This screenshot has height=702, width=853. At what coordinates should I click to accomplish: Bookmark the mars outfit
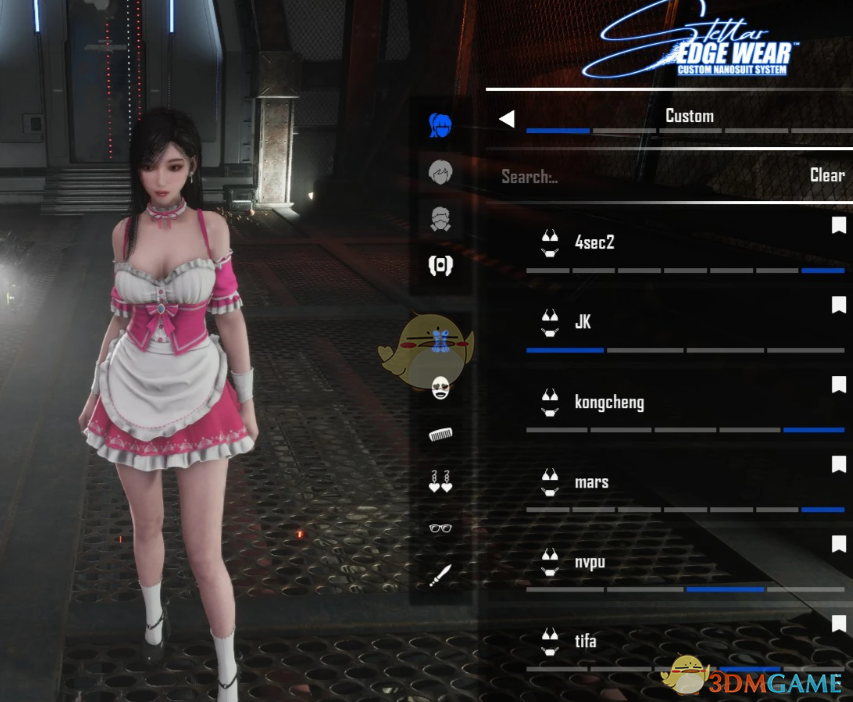pyautogui.click(x=838, y=465)
